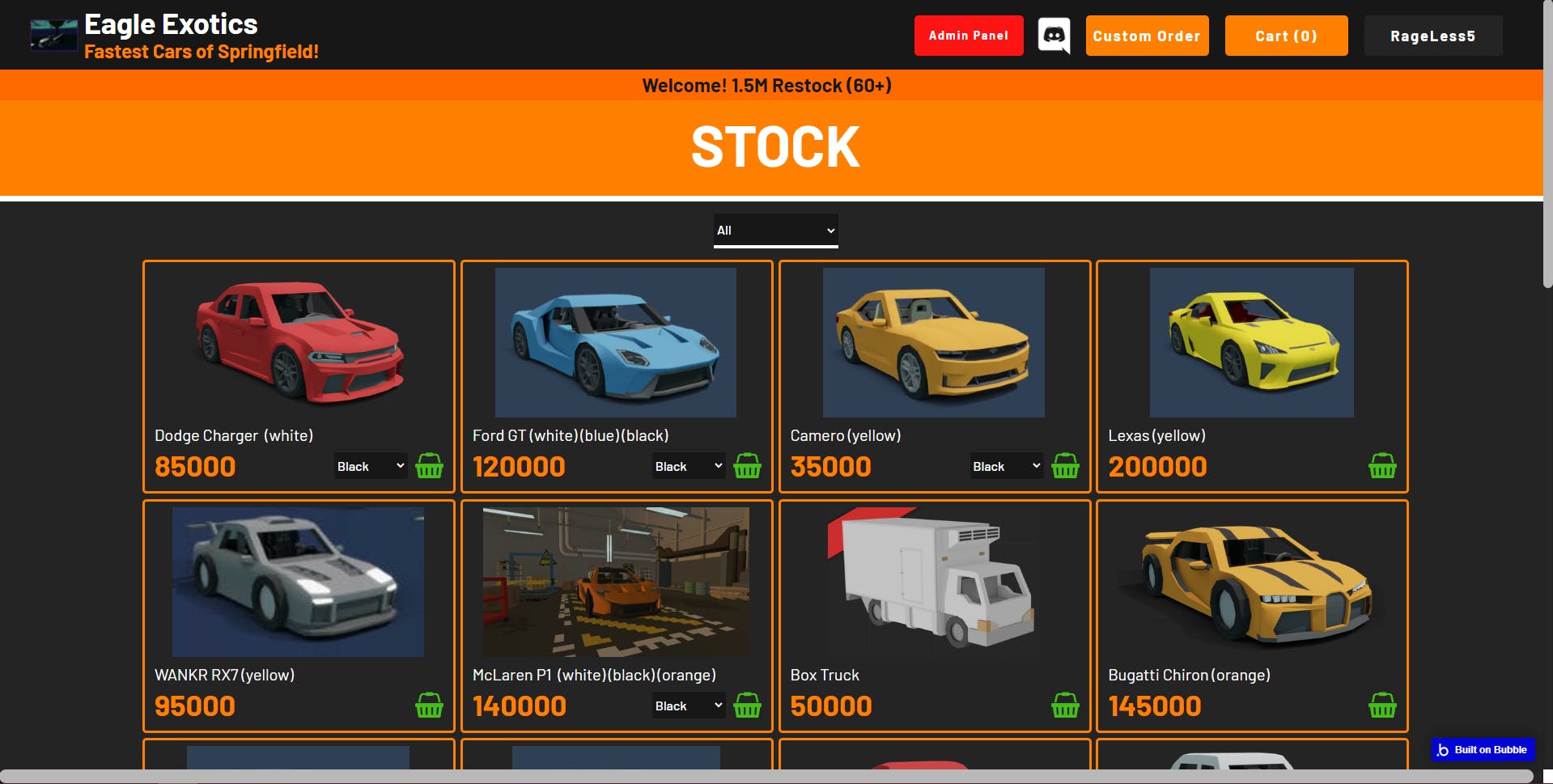The height and width of the screenshot is (784, 1553).
Task: Click the Eagle Exotics site title
Action: (x=171, y=24)
